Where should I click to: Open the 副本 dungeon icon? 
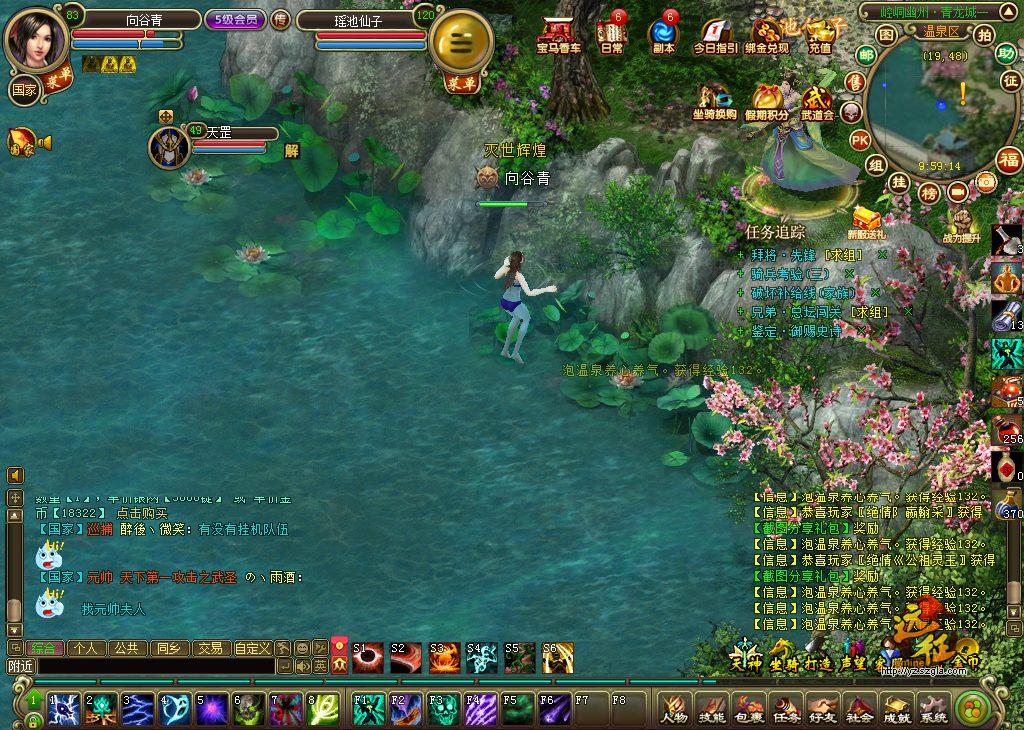[x=663, y=35]
